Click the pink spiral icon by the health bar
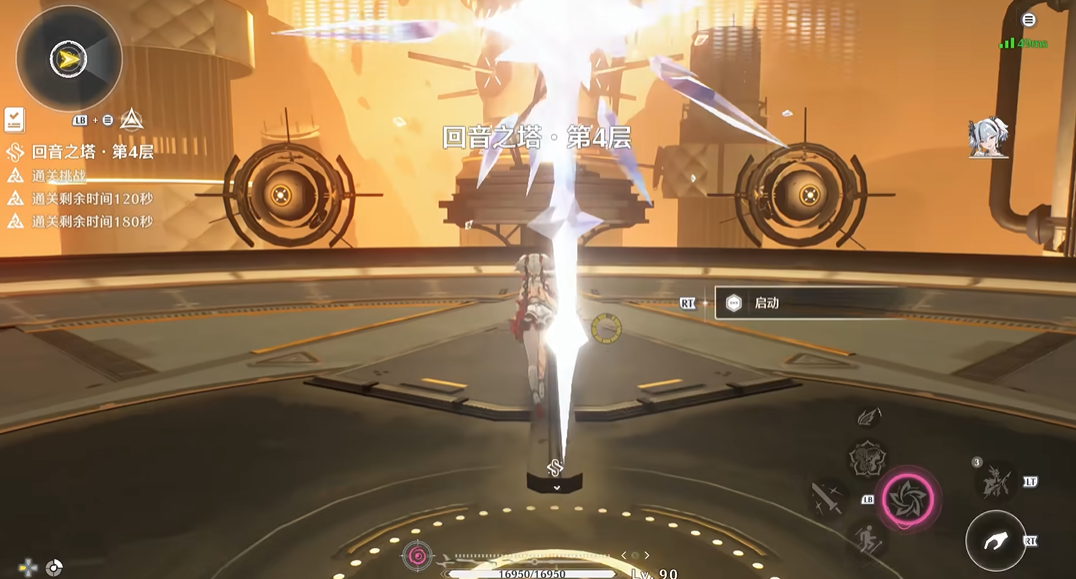The height and width of the screenshot is (579, 1076). pos(417,555)
